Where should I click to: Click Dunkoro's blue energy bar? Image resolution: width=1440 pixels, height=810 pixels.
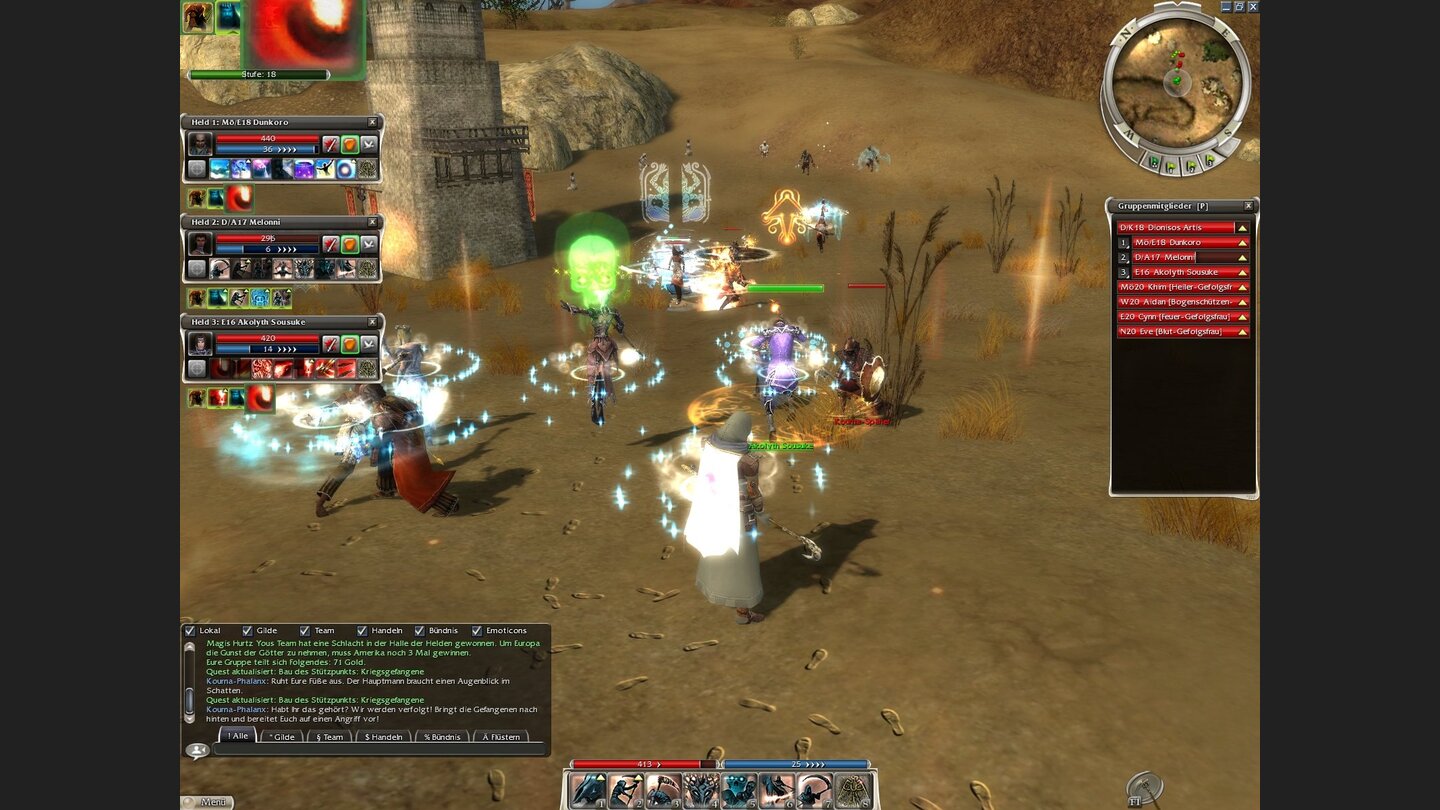(266, 148)
